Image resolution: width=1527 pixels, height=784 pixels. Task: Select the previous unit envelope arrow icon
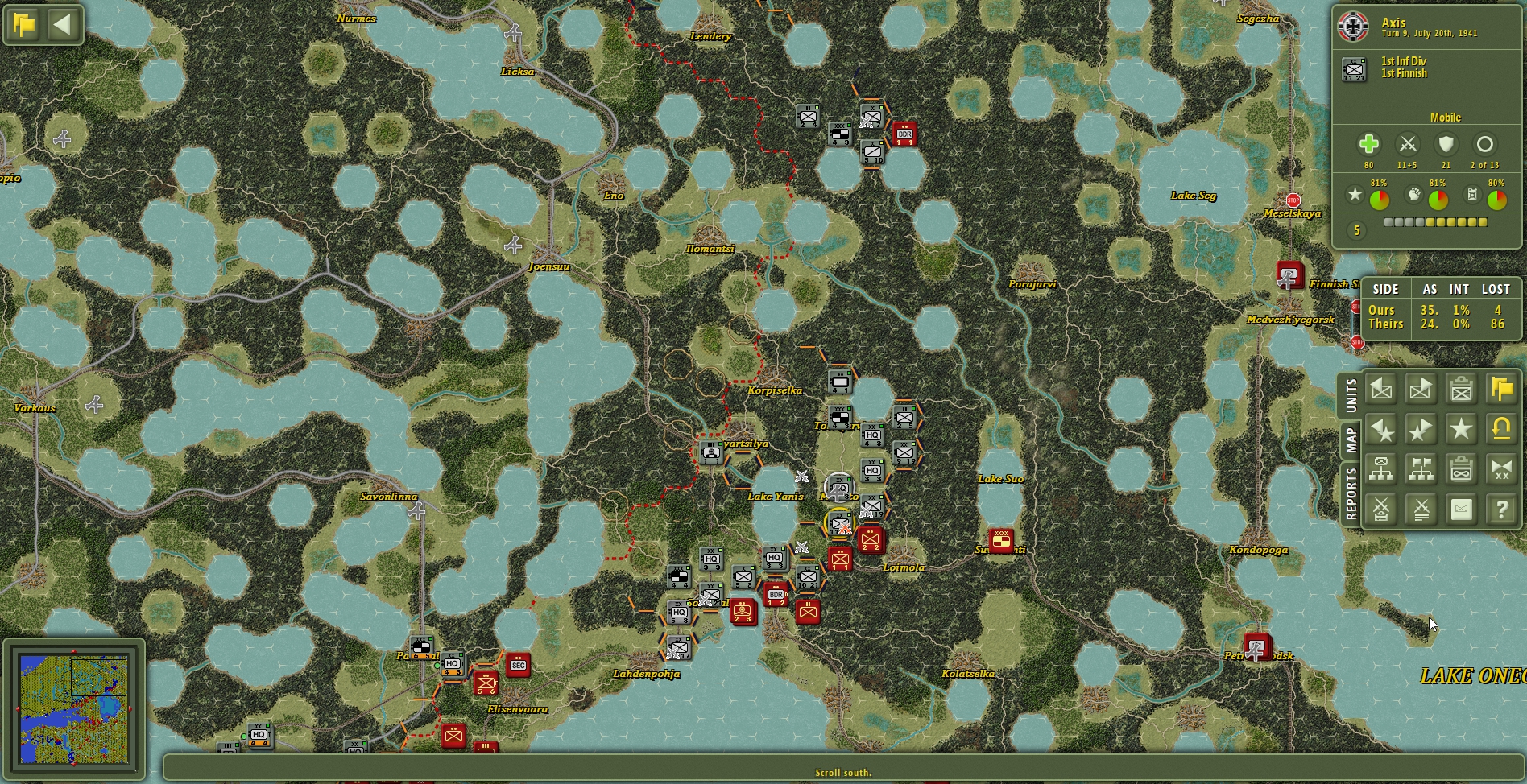point(1380,390)
